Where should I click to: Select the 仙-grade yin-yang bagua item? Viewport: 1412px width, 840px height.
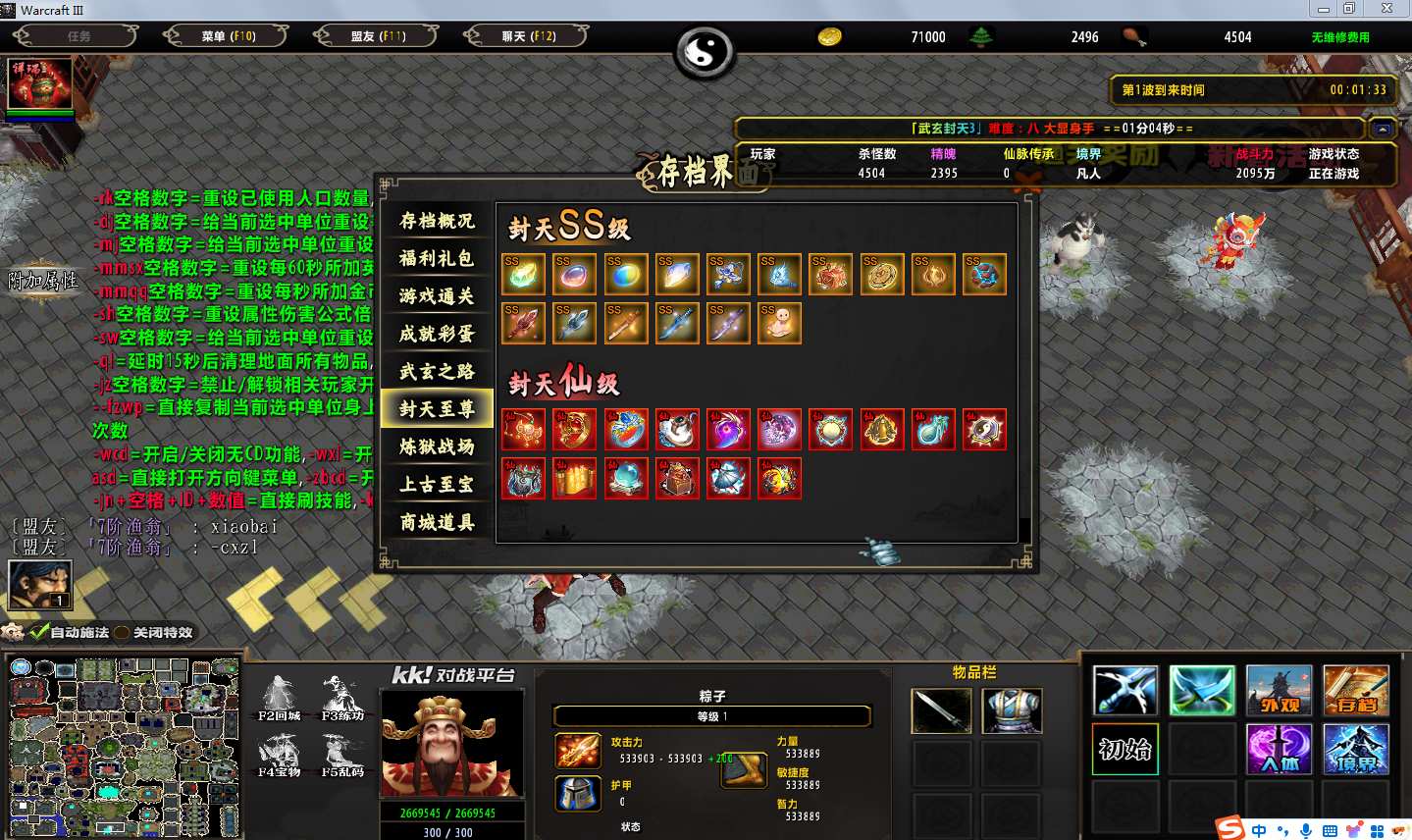[x=983, y=430]
